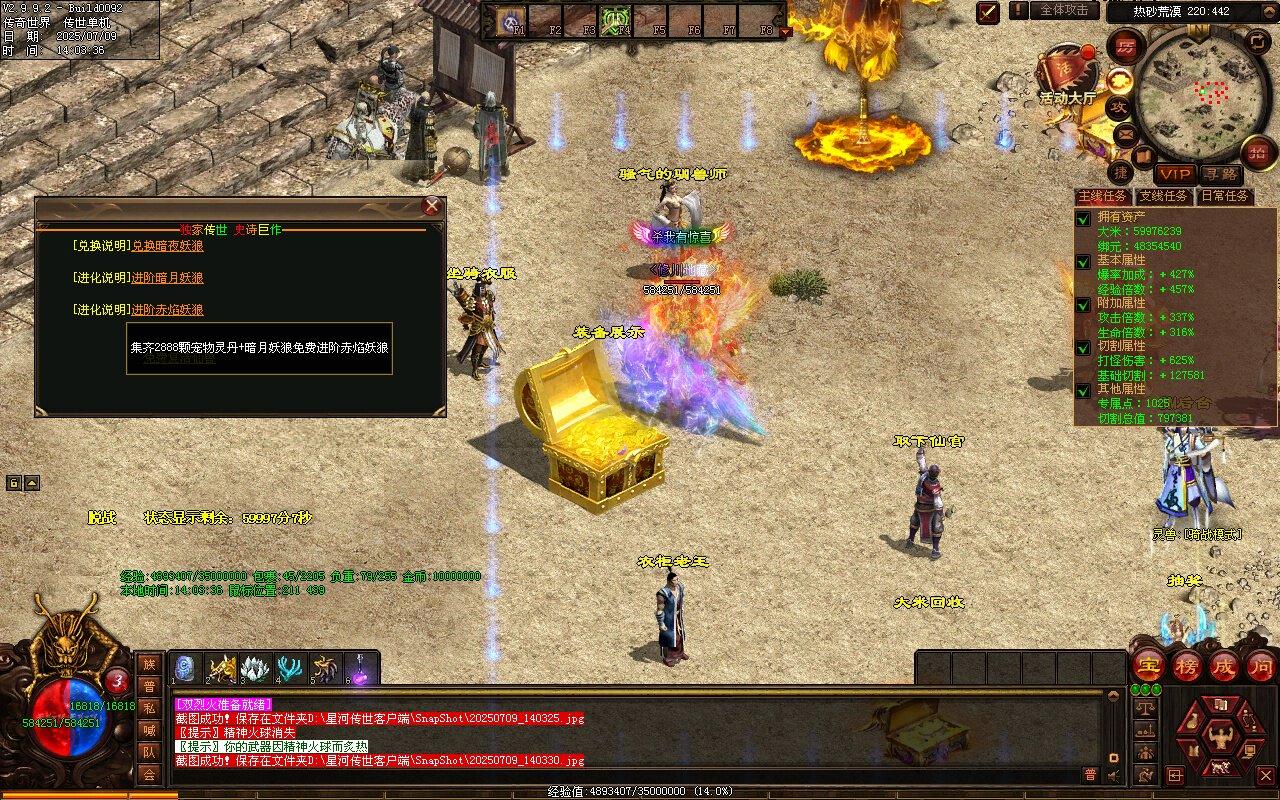The width and height of the screenshot is (1280, 800).
Task: Activate the 寻路 pathfinding button
Action: tap(1219, 174)
